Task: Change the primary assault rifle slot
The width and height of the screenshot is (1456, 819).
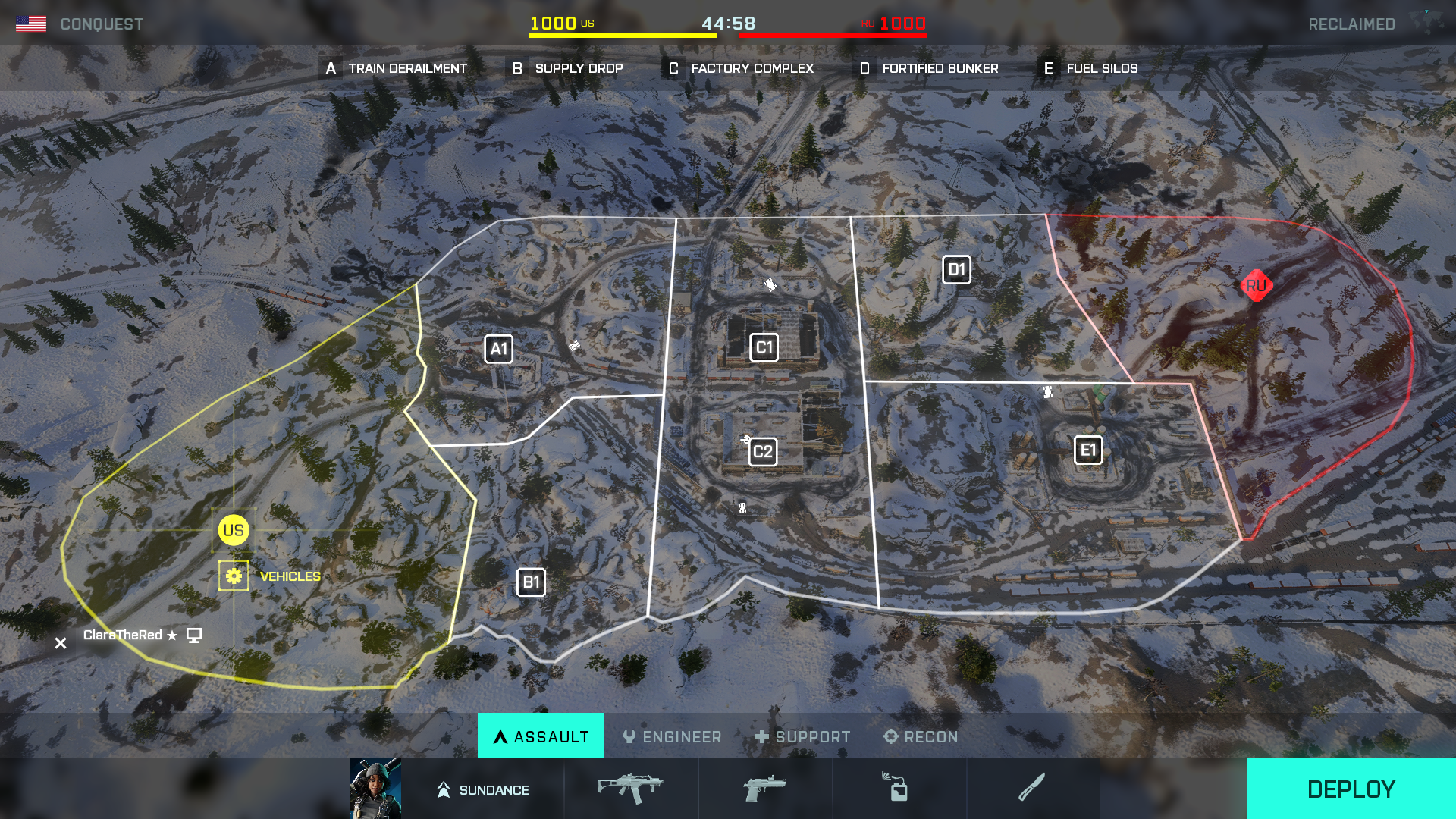Action: click(630, 789)
